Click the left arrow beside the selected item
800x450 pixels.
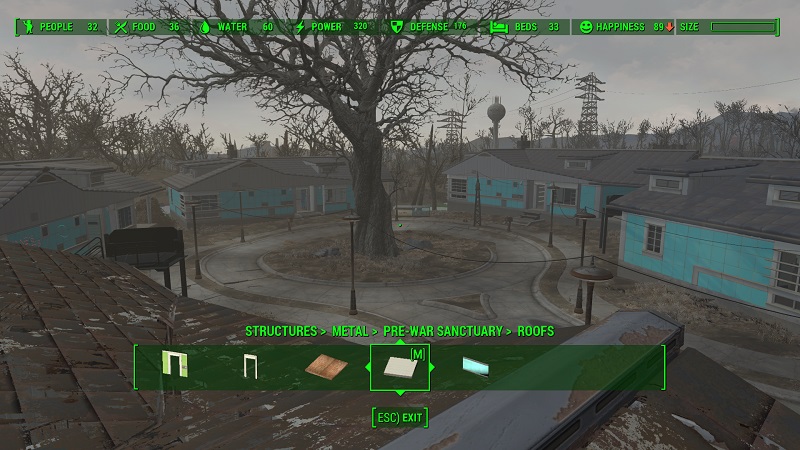[367, 367]
